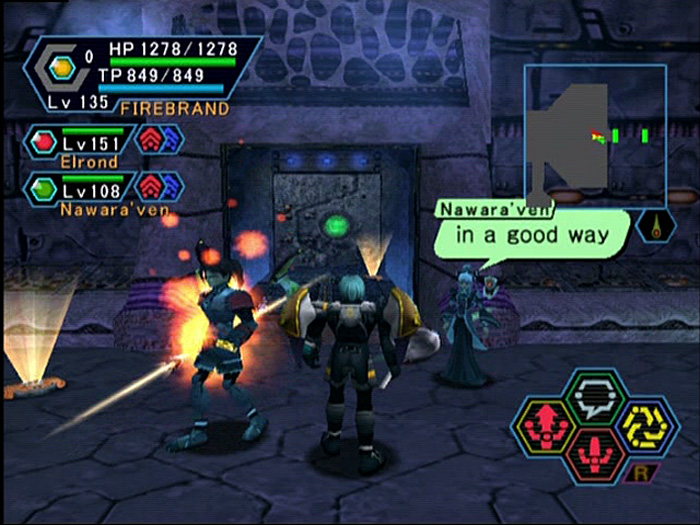Activate the white speech bubble palette action
The height and width of the screenshot is (525, 700).
tap(594, 397)
